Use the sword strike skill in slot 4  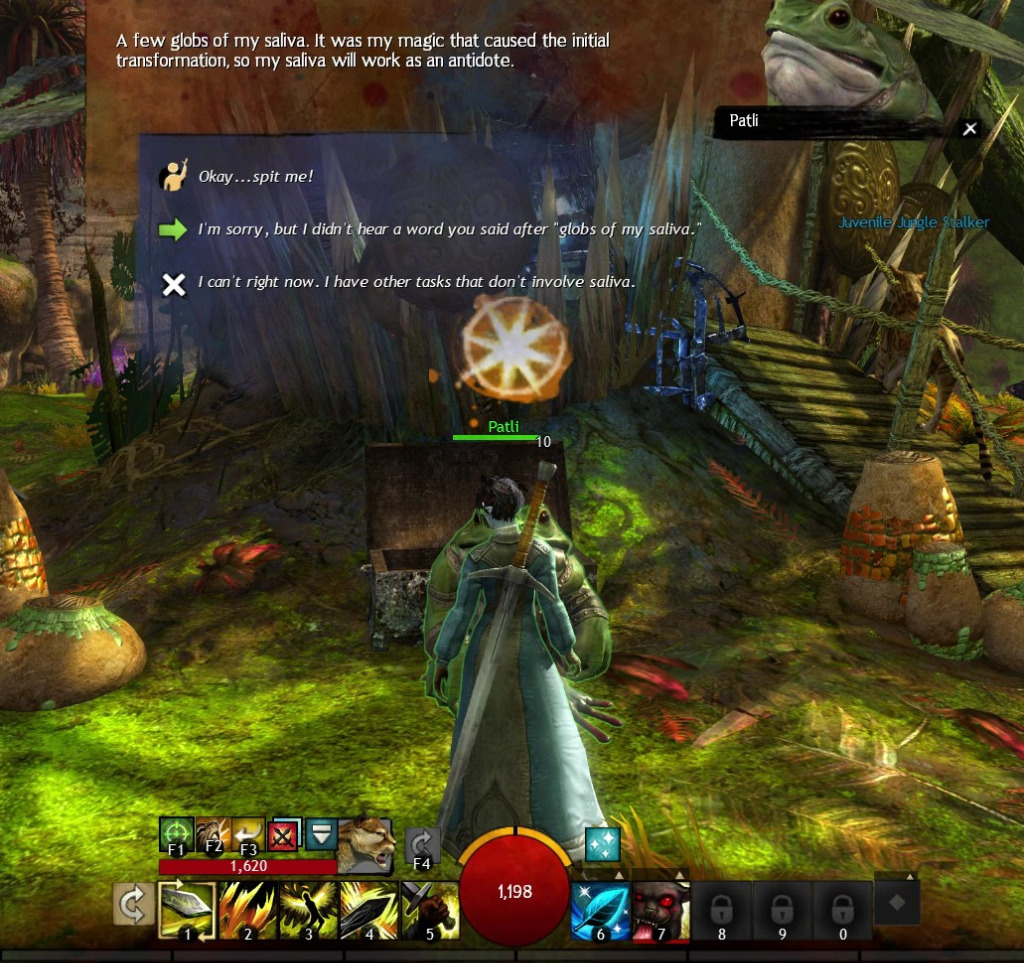[370, 911]
